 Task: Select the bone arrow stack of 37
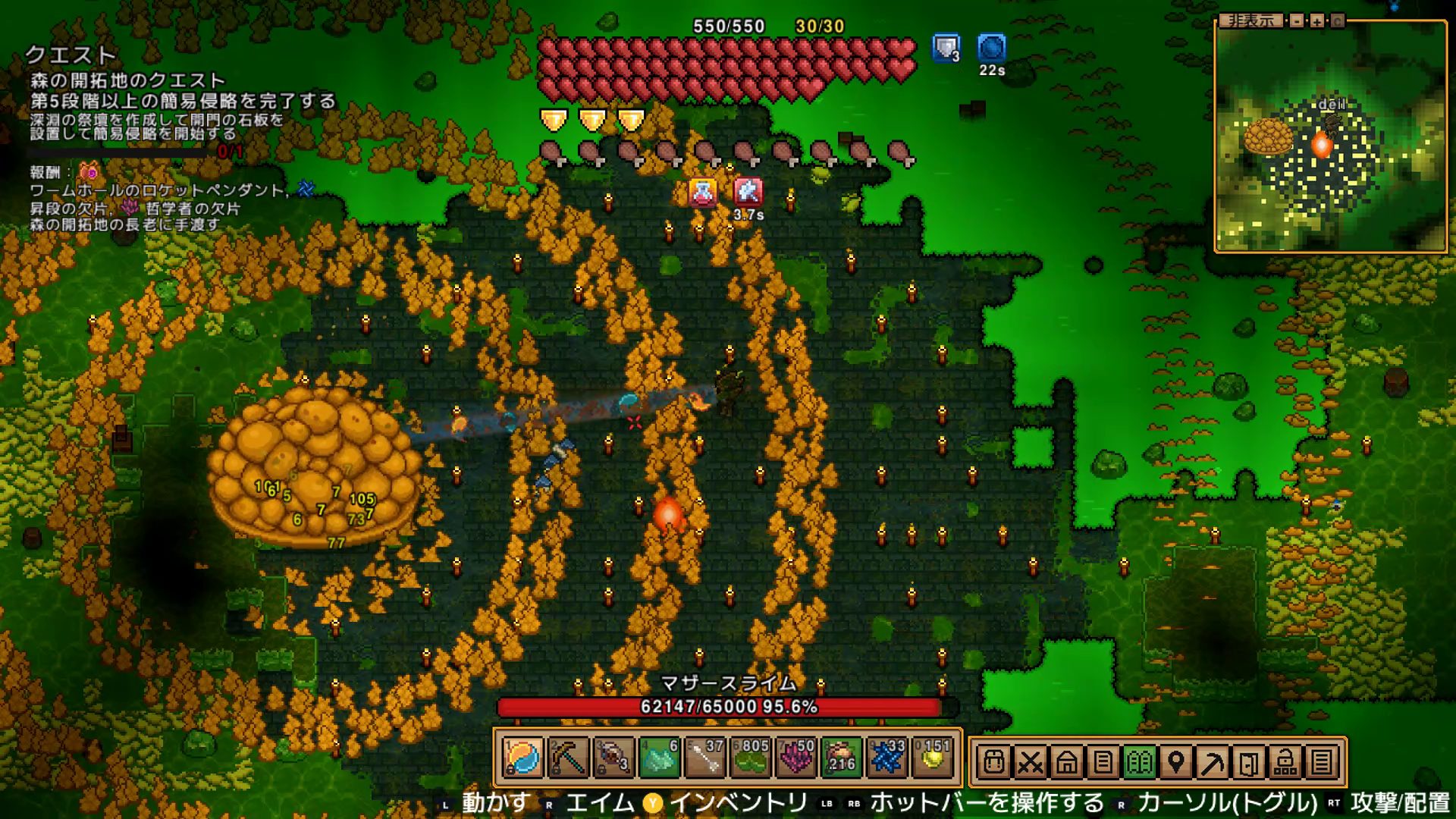point(704,758)
